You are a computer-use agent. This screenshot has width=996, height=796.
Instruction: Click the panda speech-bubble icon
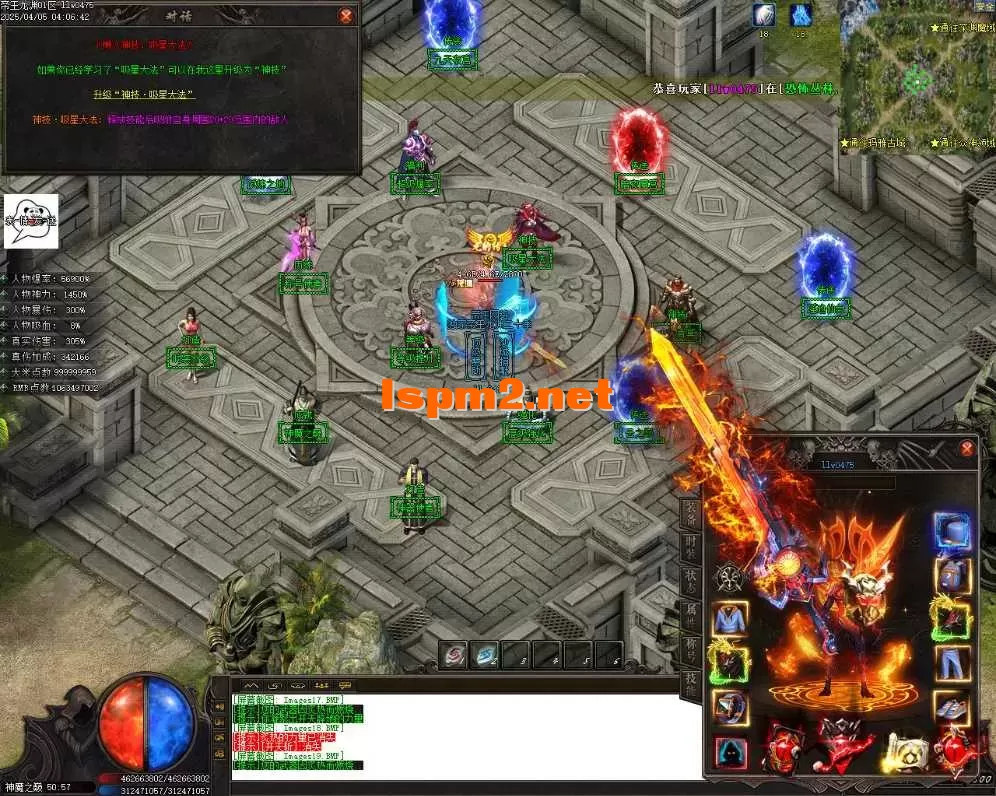pyautogui.click(x=31, y=221)
